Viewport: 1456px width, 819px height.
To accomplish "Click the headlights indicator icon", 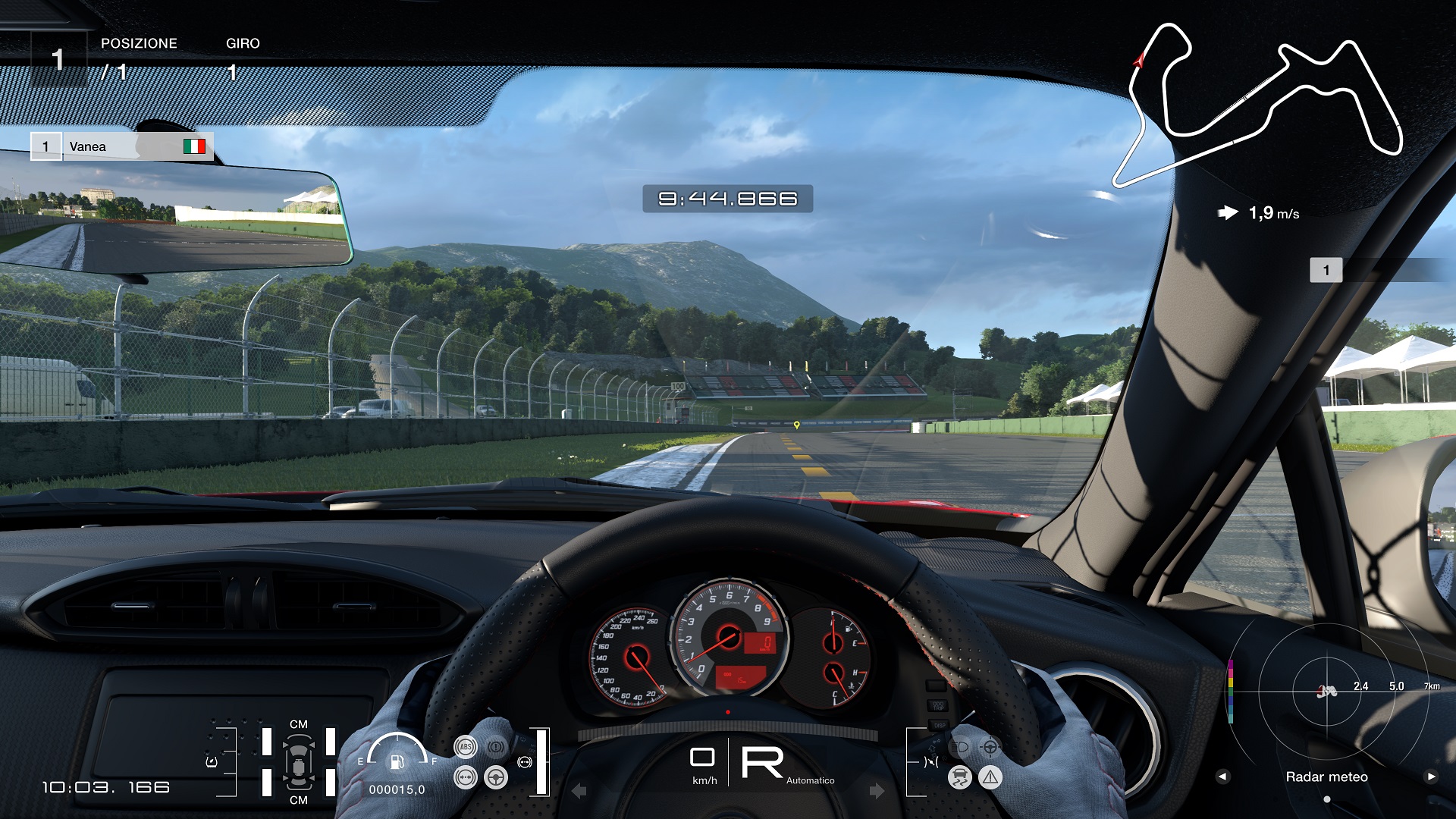I will [x=959, y=747].
